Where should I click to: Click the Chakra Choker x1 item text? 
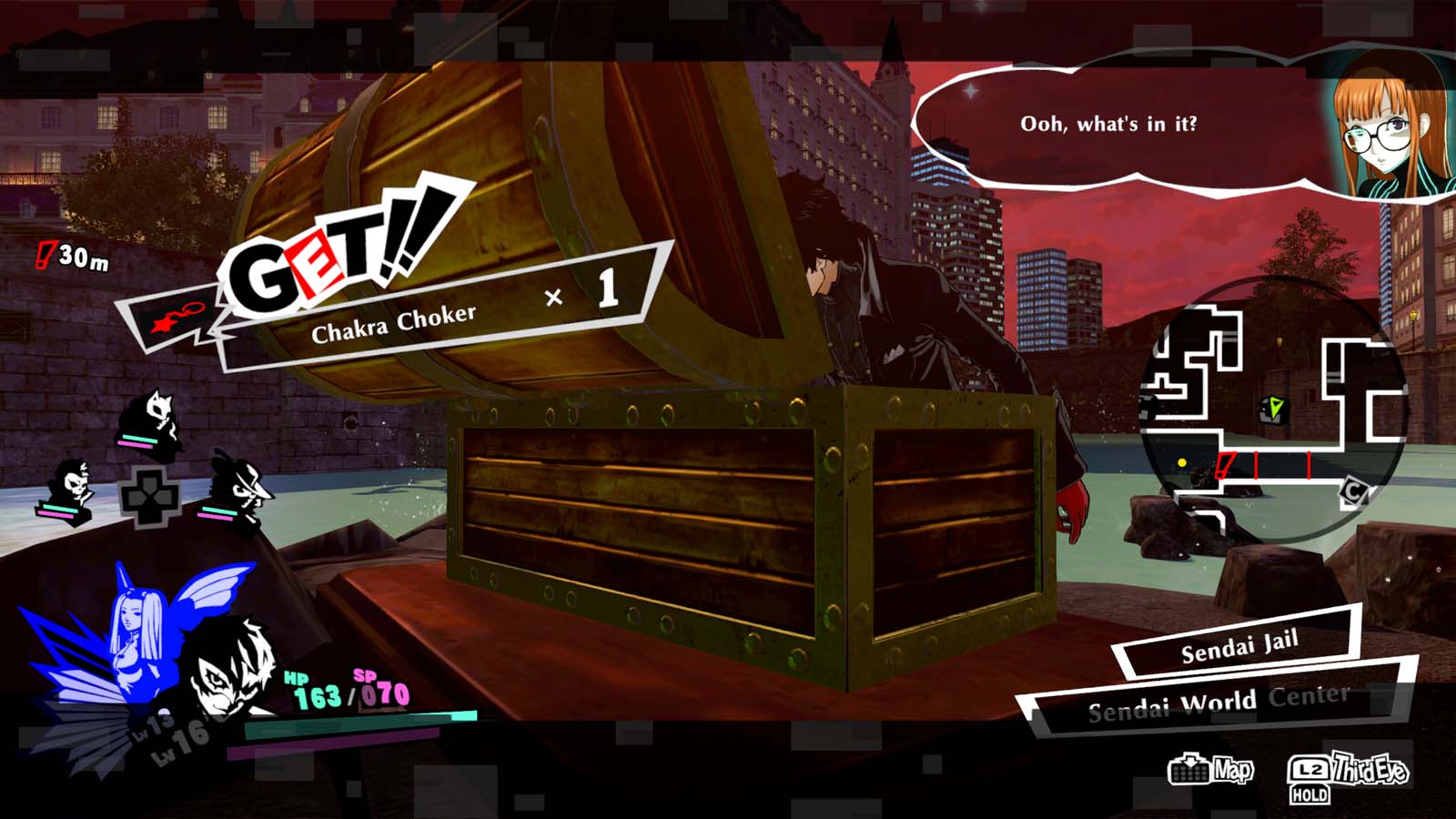click(x=396, y=316)
